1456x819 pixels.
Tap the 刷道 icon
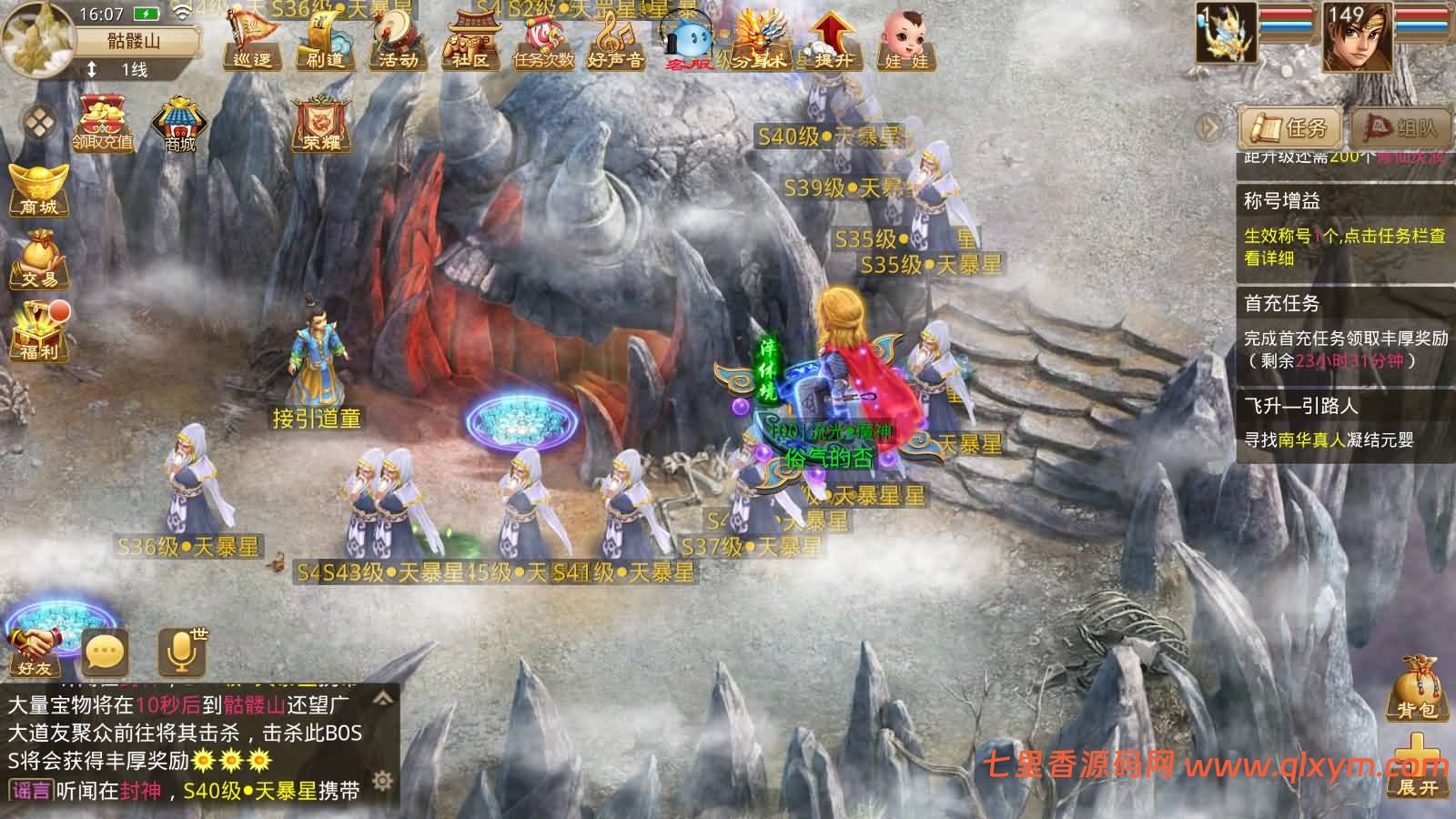coord(325,43)
